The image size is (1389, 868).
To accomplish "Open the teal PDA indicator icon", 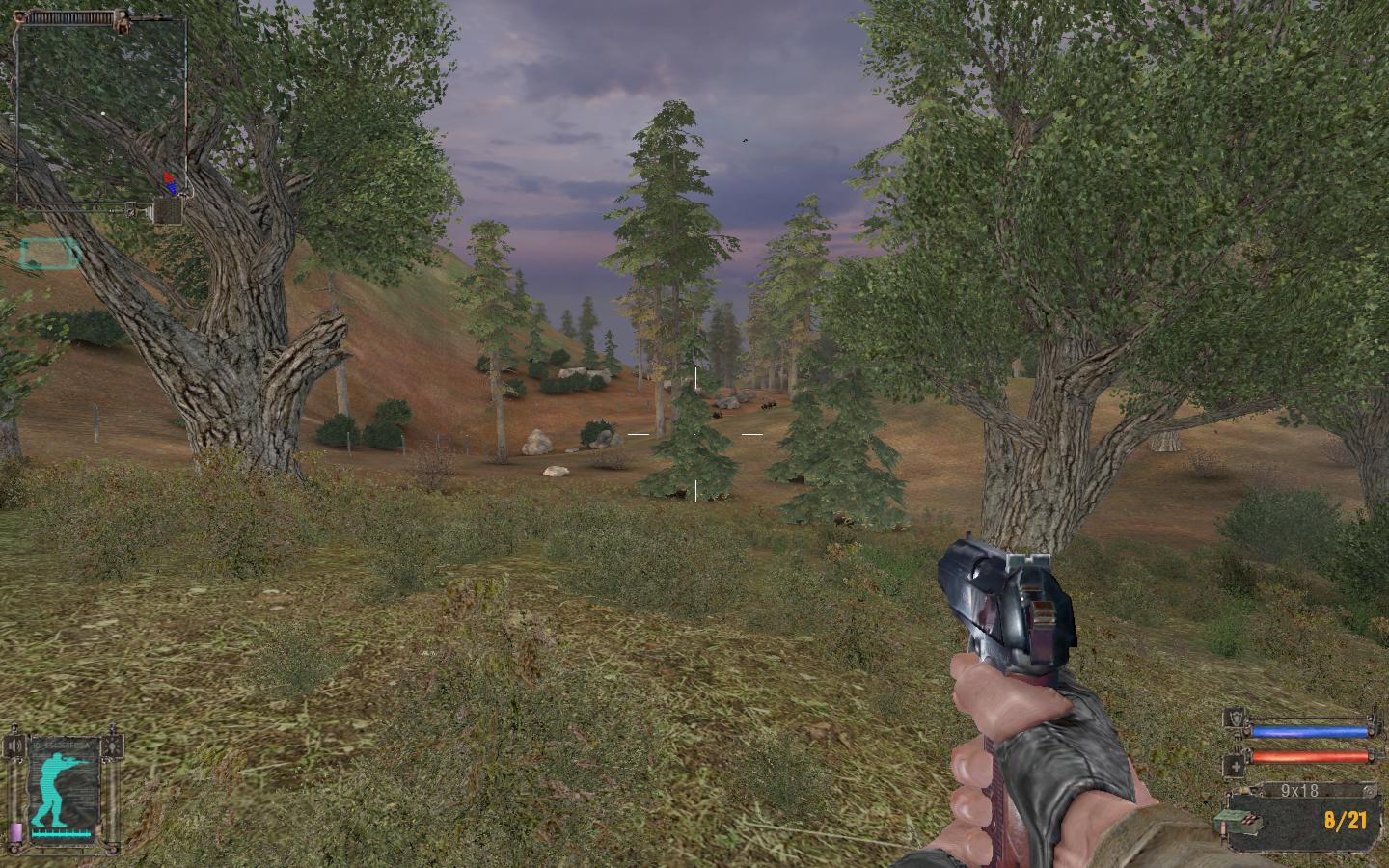I will pyautogui.click(x=49, y=254).
